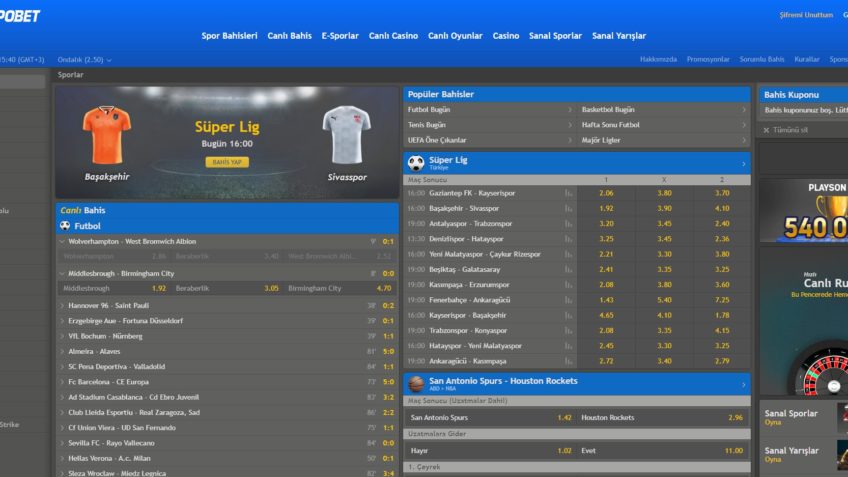This screenshot has height=477, width=848.
Task: Pick the 2.06 odds for Gaziantep FK
Action: tap(606, 193)
